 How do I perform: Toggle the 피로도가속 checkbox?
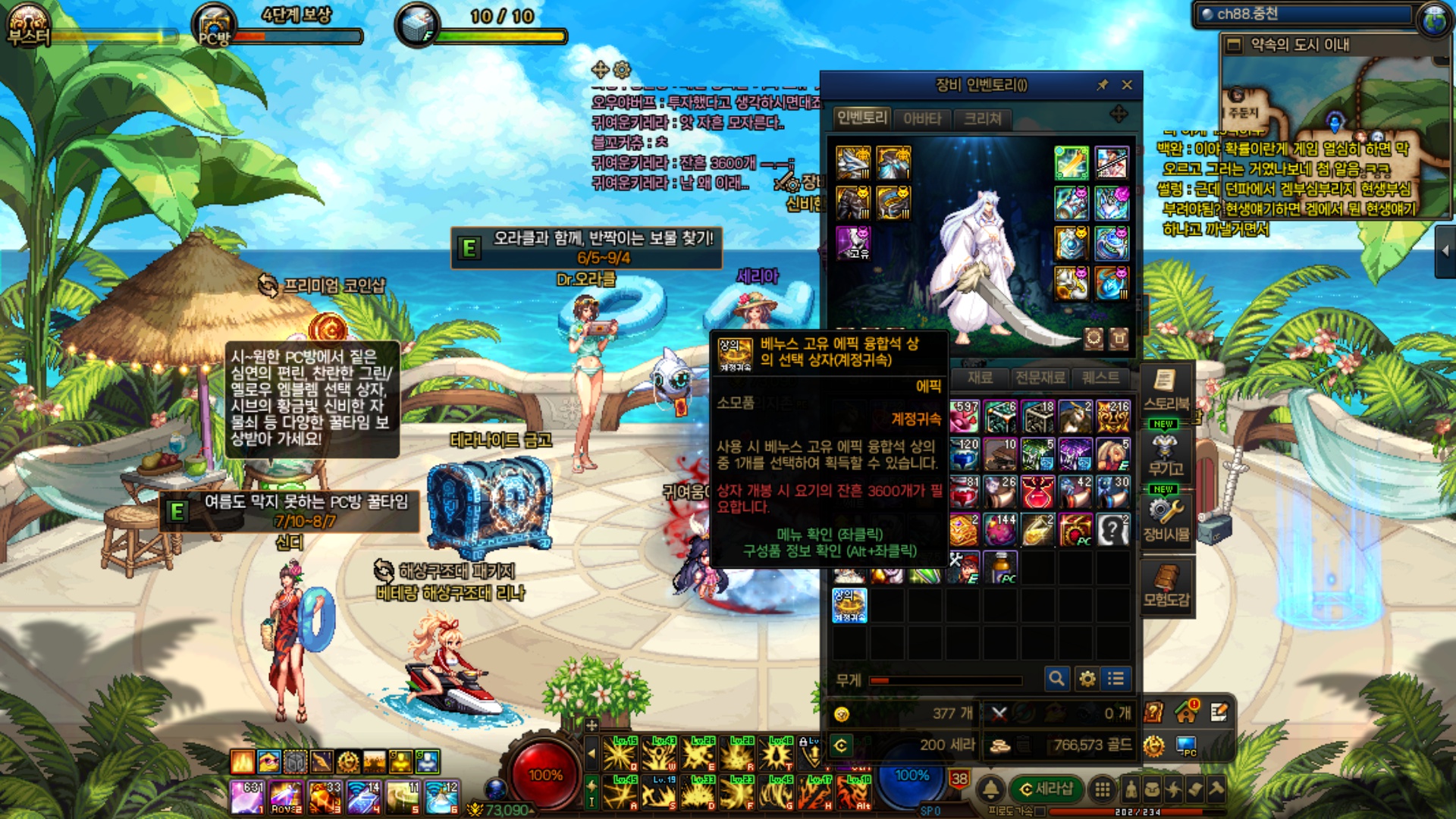pyautogui.click(x=1040, y=811)
